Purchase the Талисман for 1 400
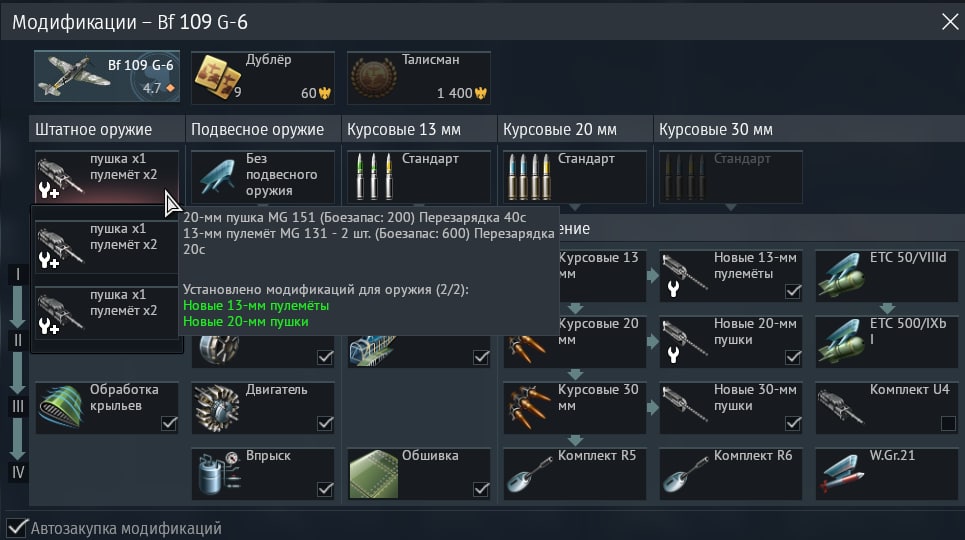This screenshot has height=540, width=965. tap(419, 77)
